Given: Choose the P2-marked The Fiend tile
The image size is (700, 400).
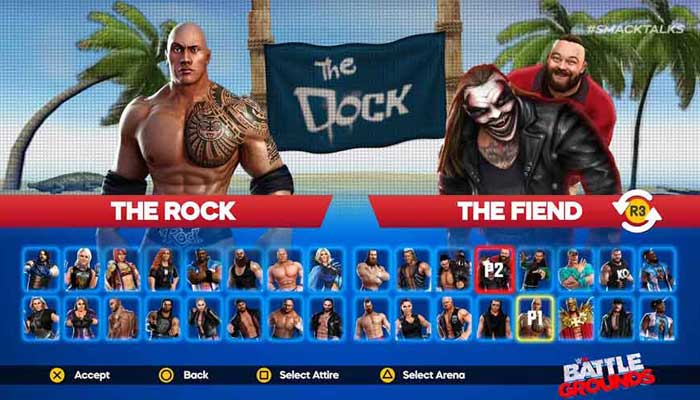Looking at the screenshot, I should (493, 269).
